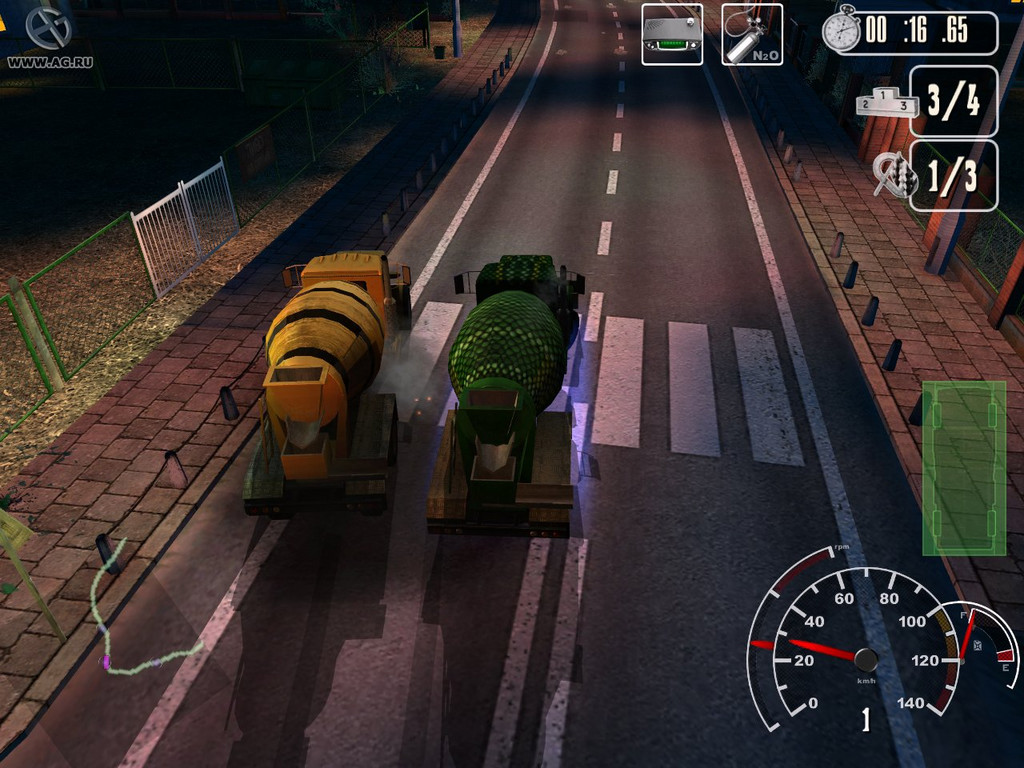Click the green truck damage diagram
Screen dimensions: 1024x768
tap(963, 467)
